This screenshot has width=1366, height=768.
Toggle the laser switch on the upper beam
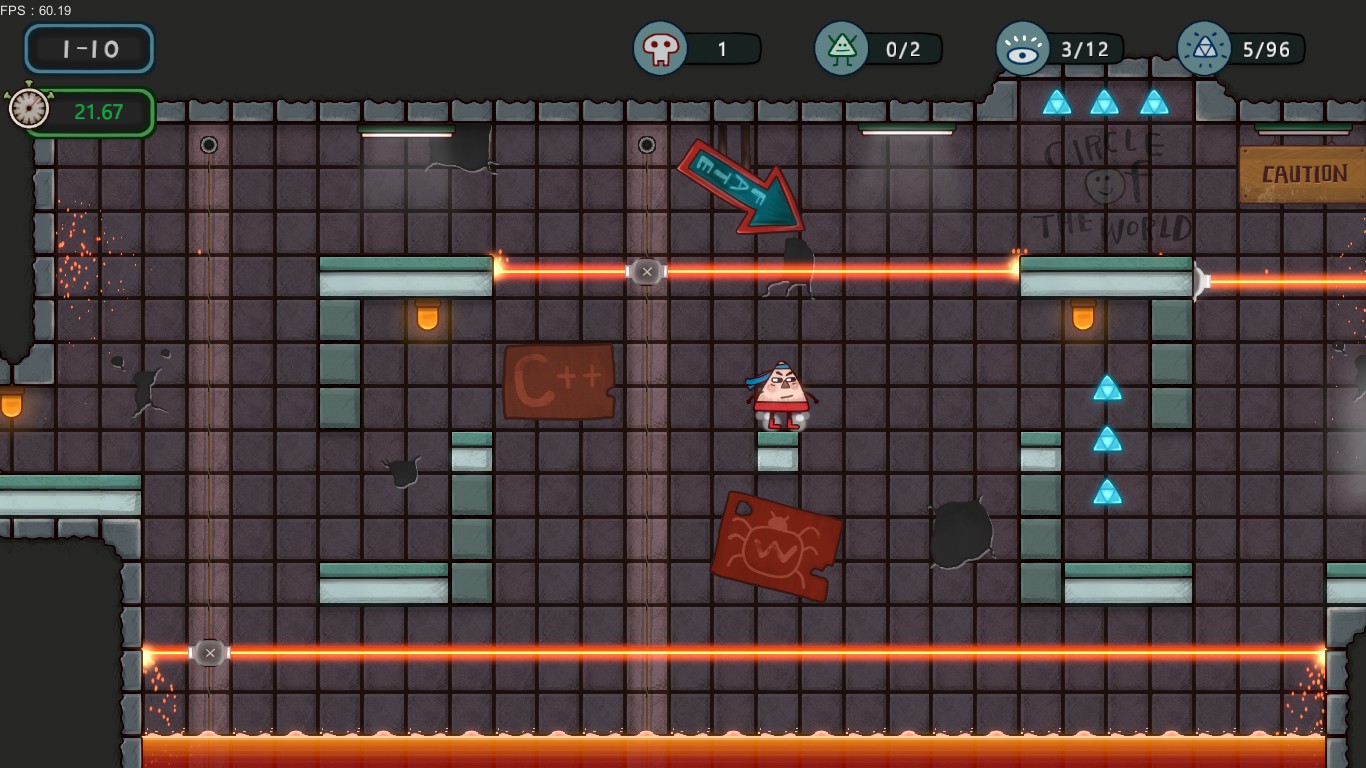647,271
